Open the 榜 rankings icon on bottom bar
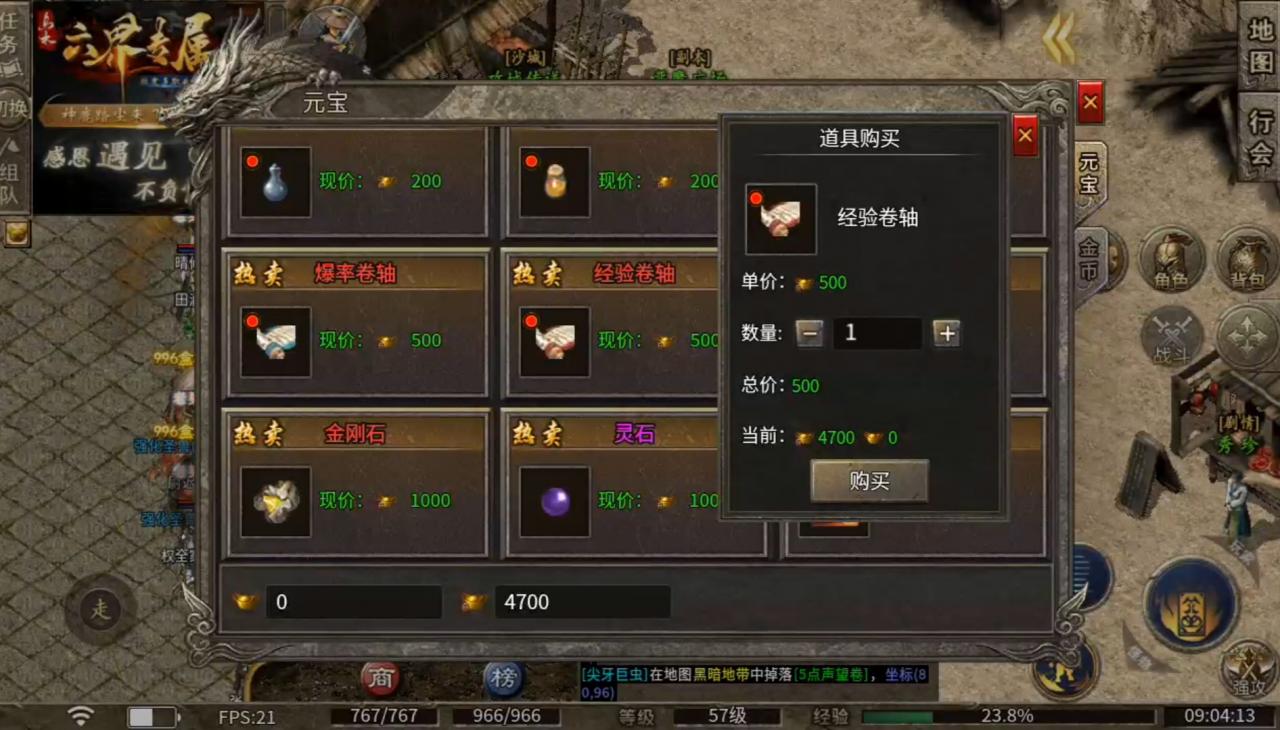 tap(505, 677)
